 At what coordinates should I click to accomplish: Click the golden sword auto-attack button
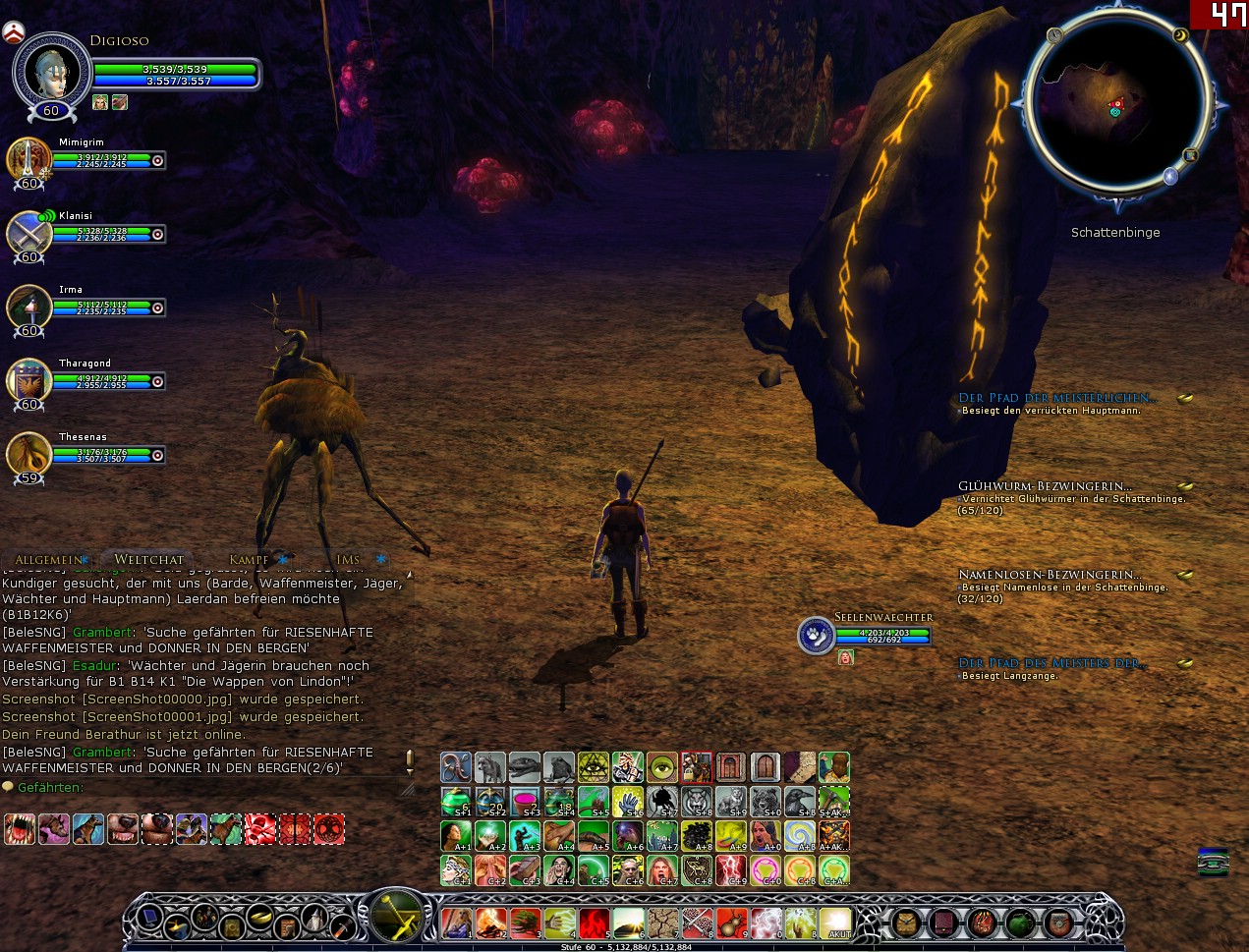coord(396,914)
